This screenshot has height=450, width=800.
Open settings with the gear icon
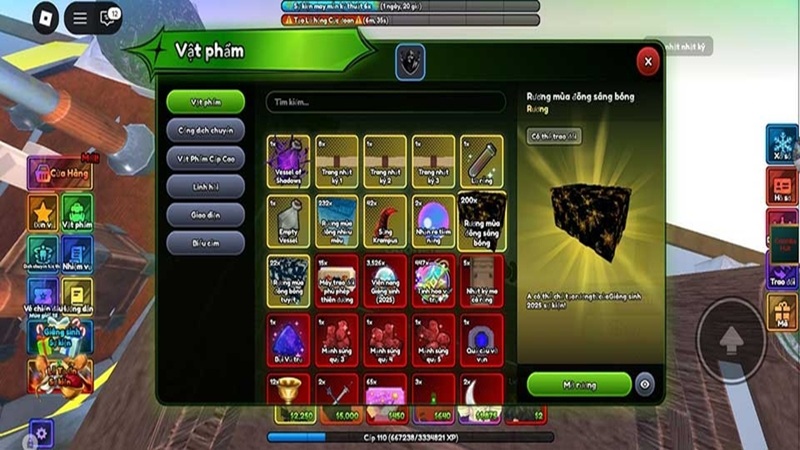click(40, 433)
